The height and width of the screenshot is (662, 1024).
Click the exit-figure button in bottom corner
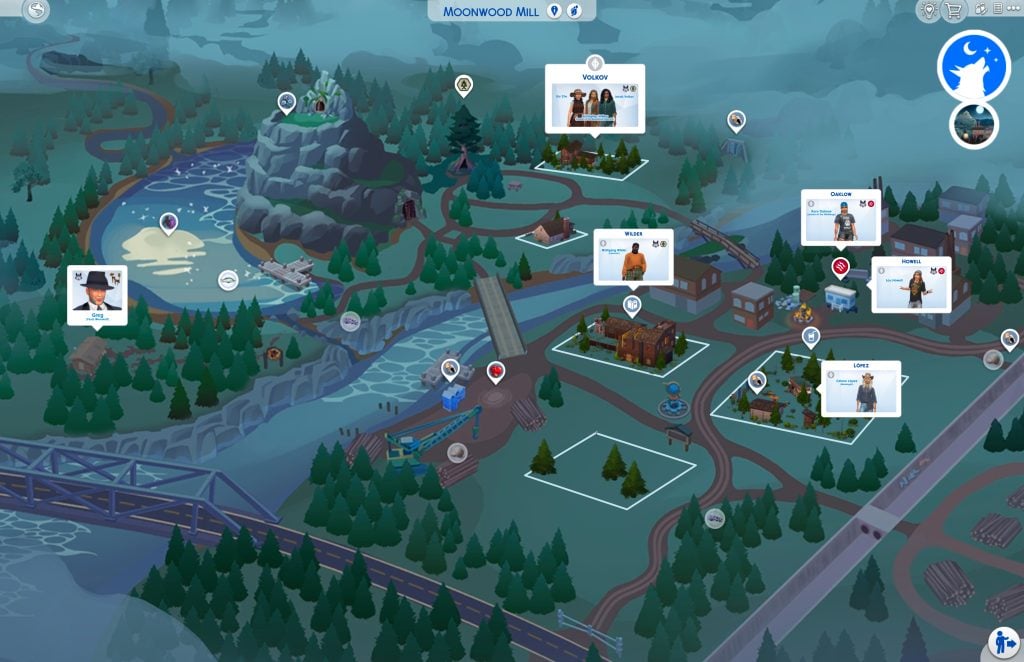tap(1003, 641)
